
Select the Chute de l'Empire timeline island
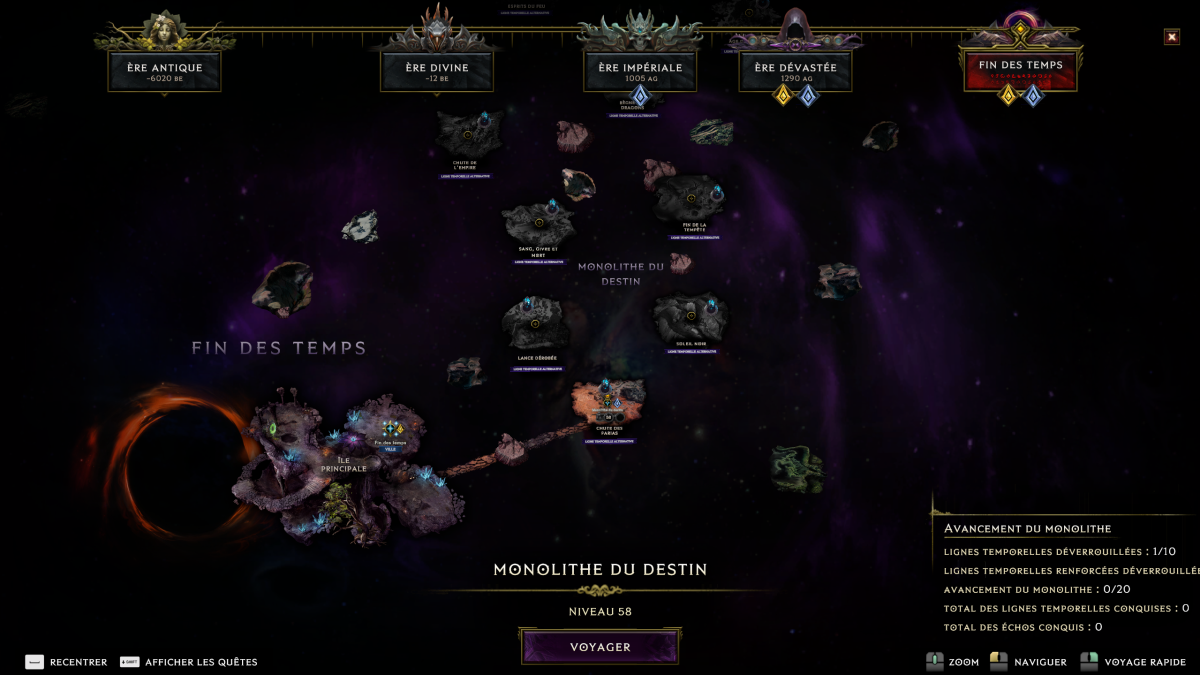[x=467, y=135]
